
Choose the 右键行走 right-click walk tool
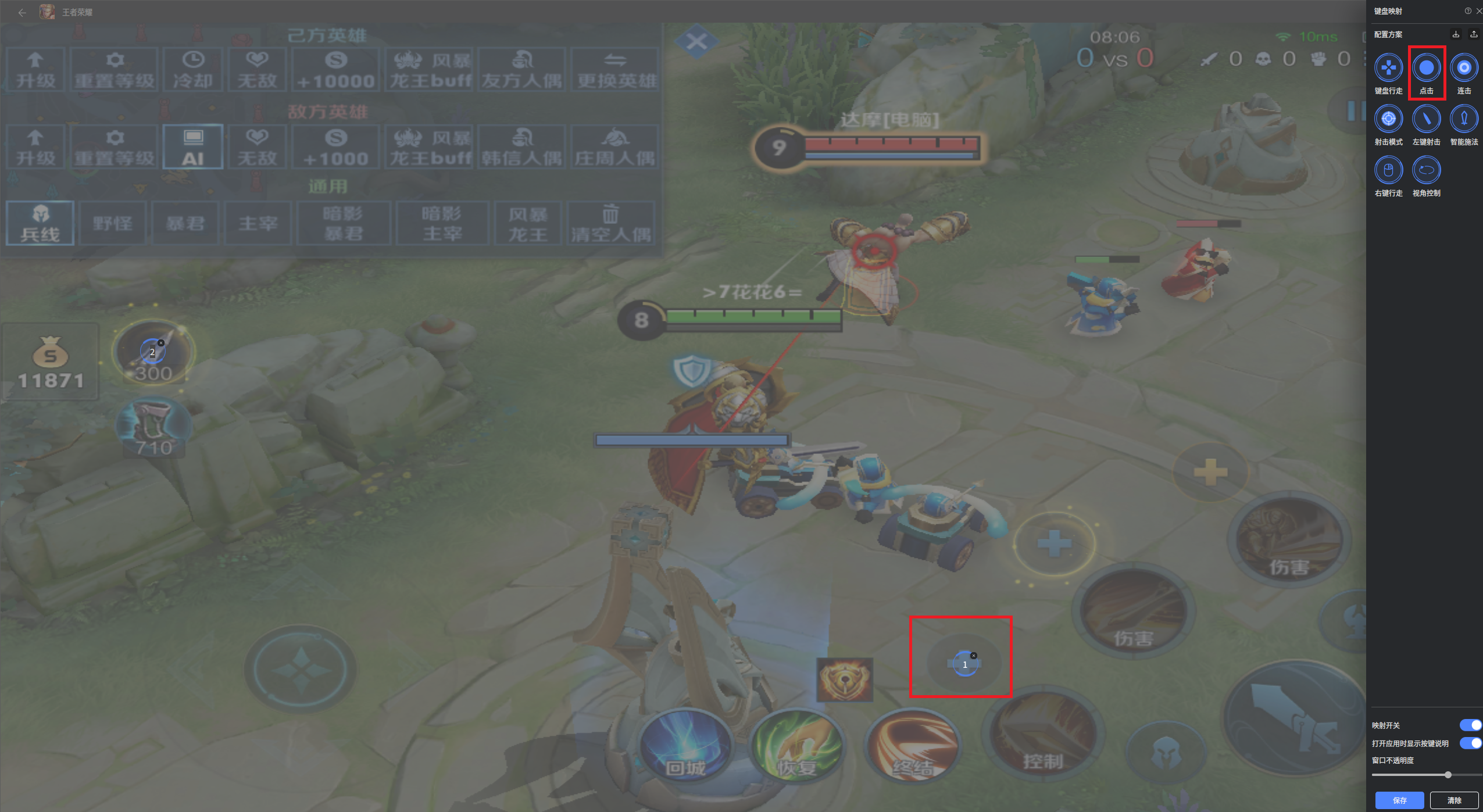pyautogui.click(x=1388, y=170)
